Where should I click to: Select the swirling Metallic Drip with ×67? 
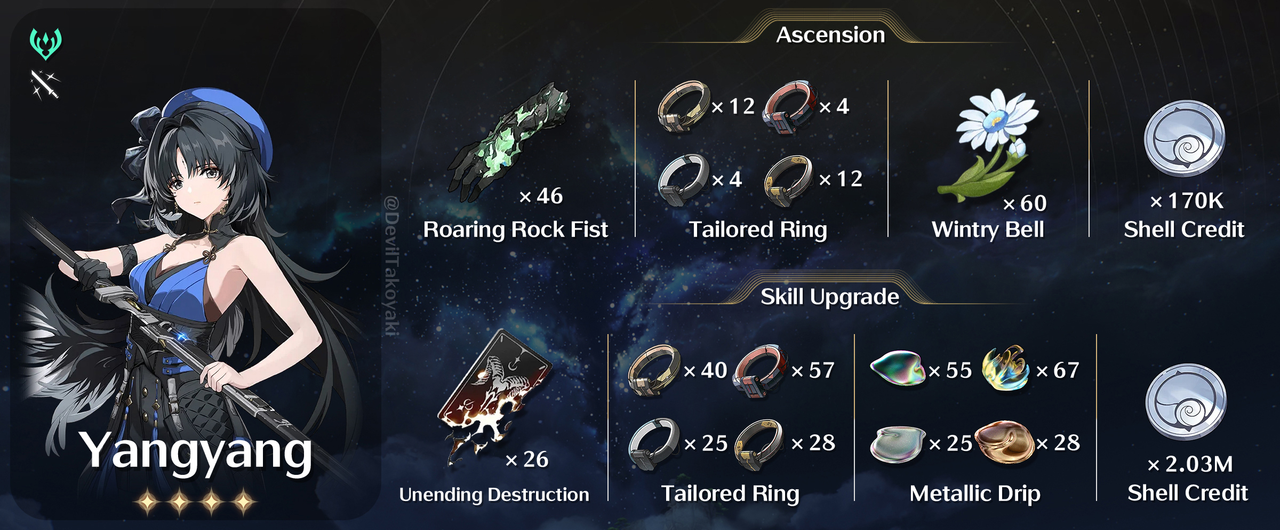[1005, 371]
